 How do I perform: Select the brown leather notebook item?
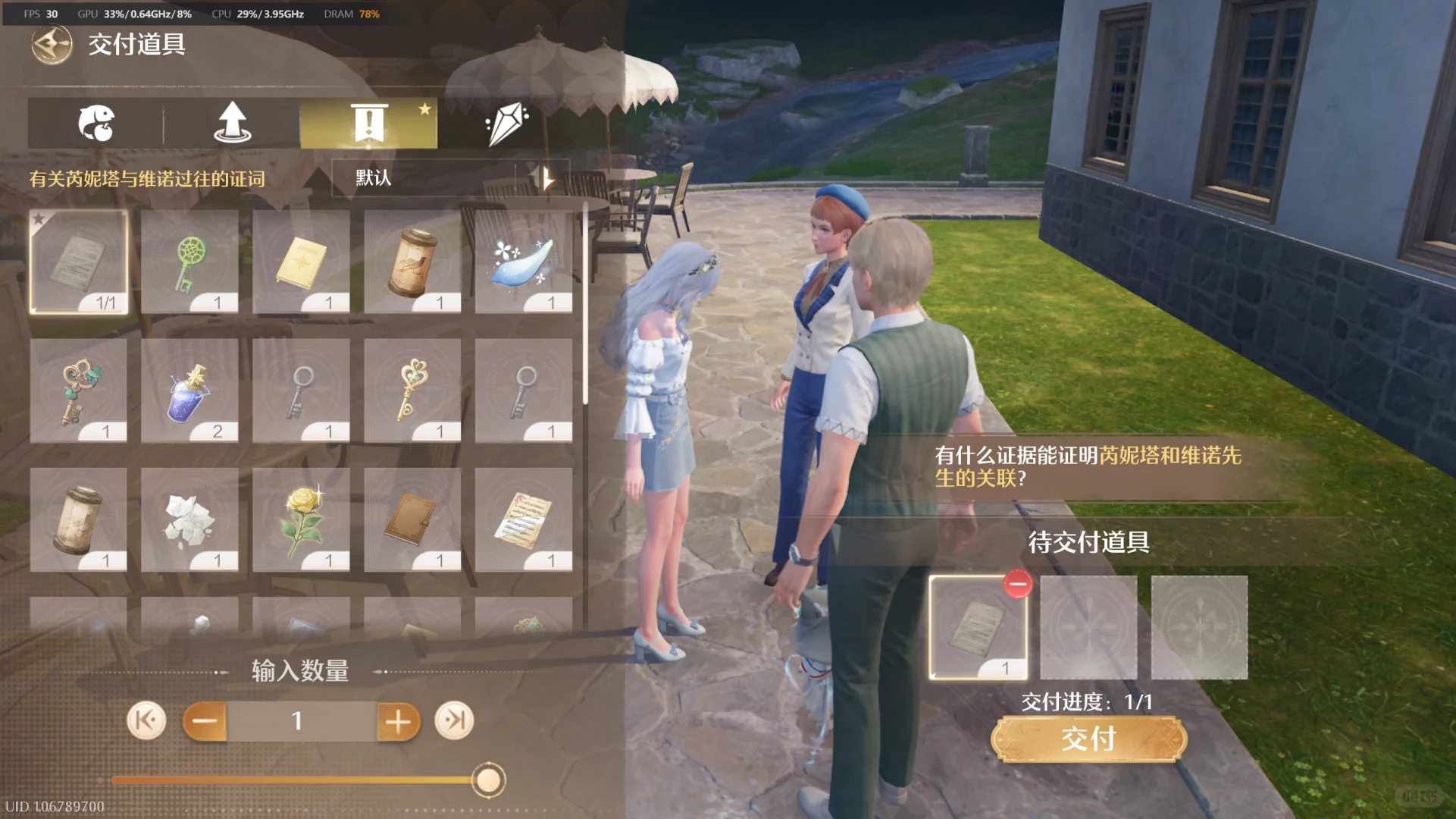click(412, 519)
